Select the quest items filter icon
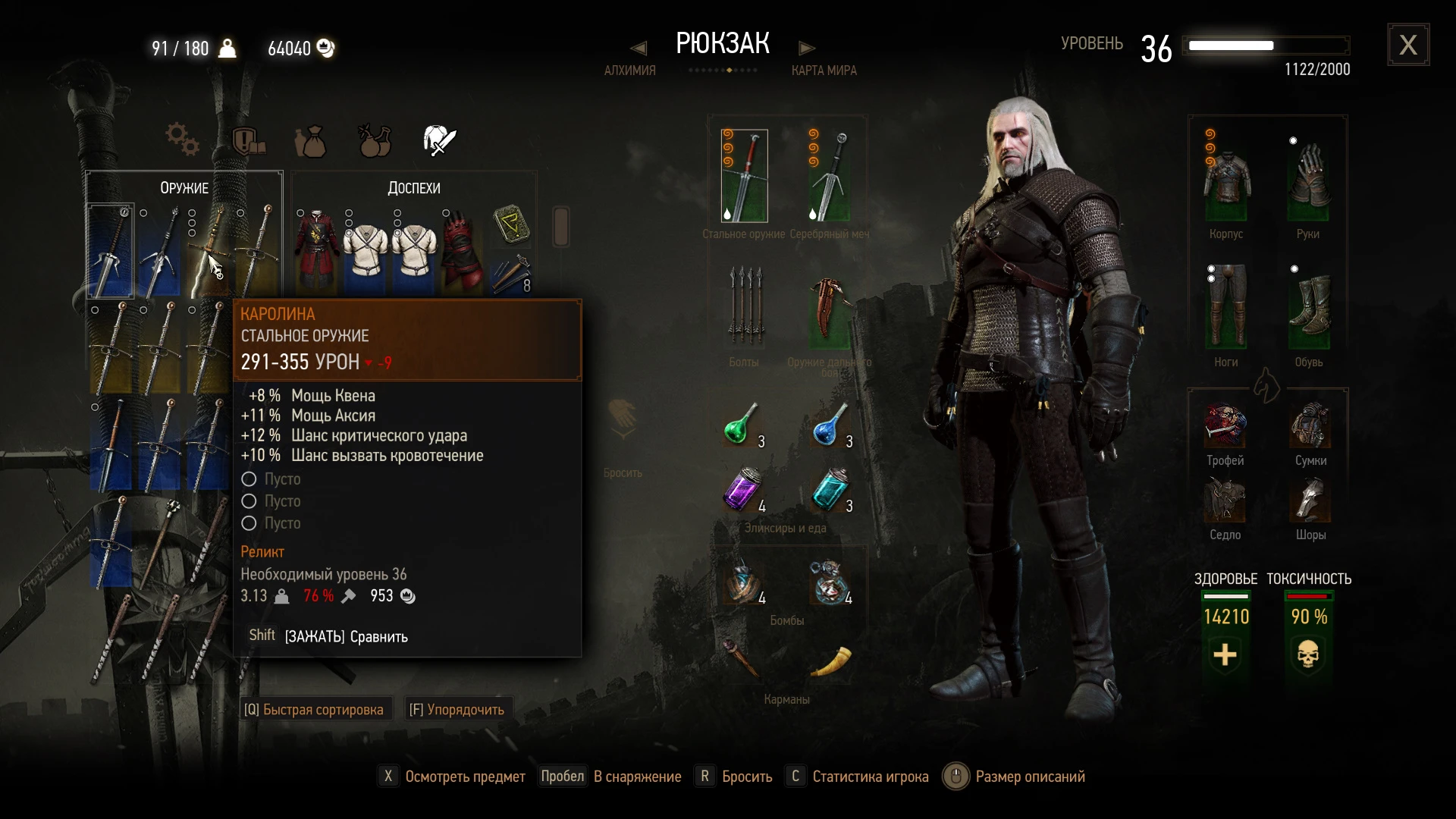The width and height of the screenshot is (1456, 819). [249, 141]
